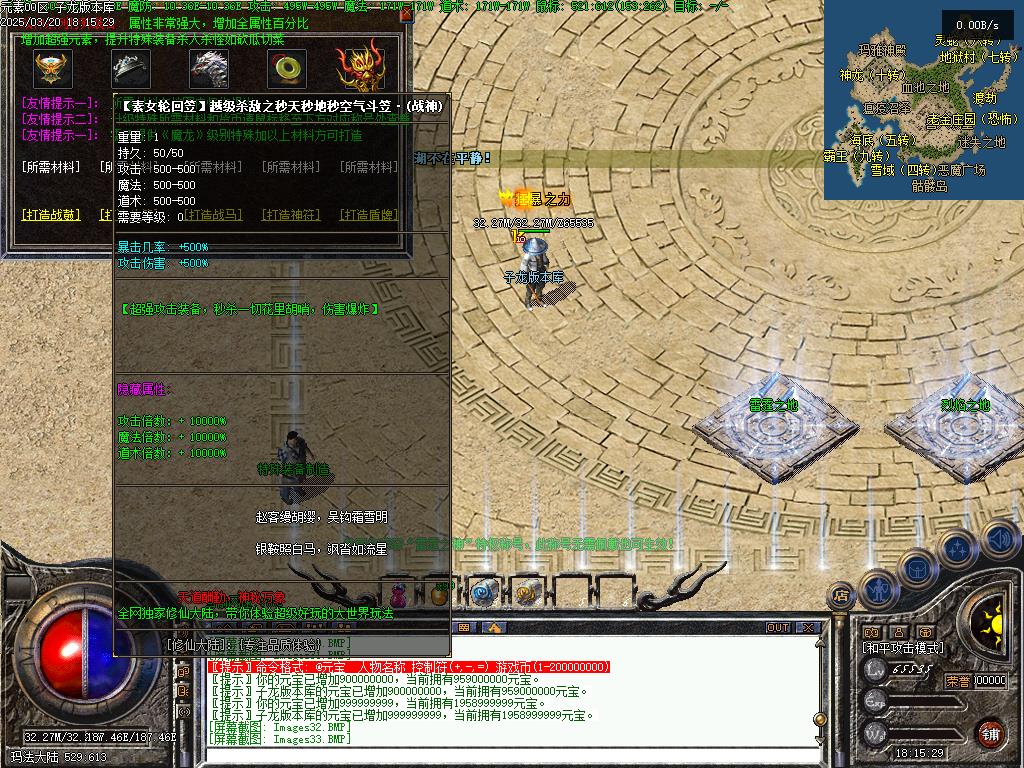The image size is (1024, 768).
Task: Use the gold scroll in quick slot
Action: point(527,592)
